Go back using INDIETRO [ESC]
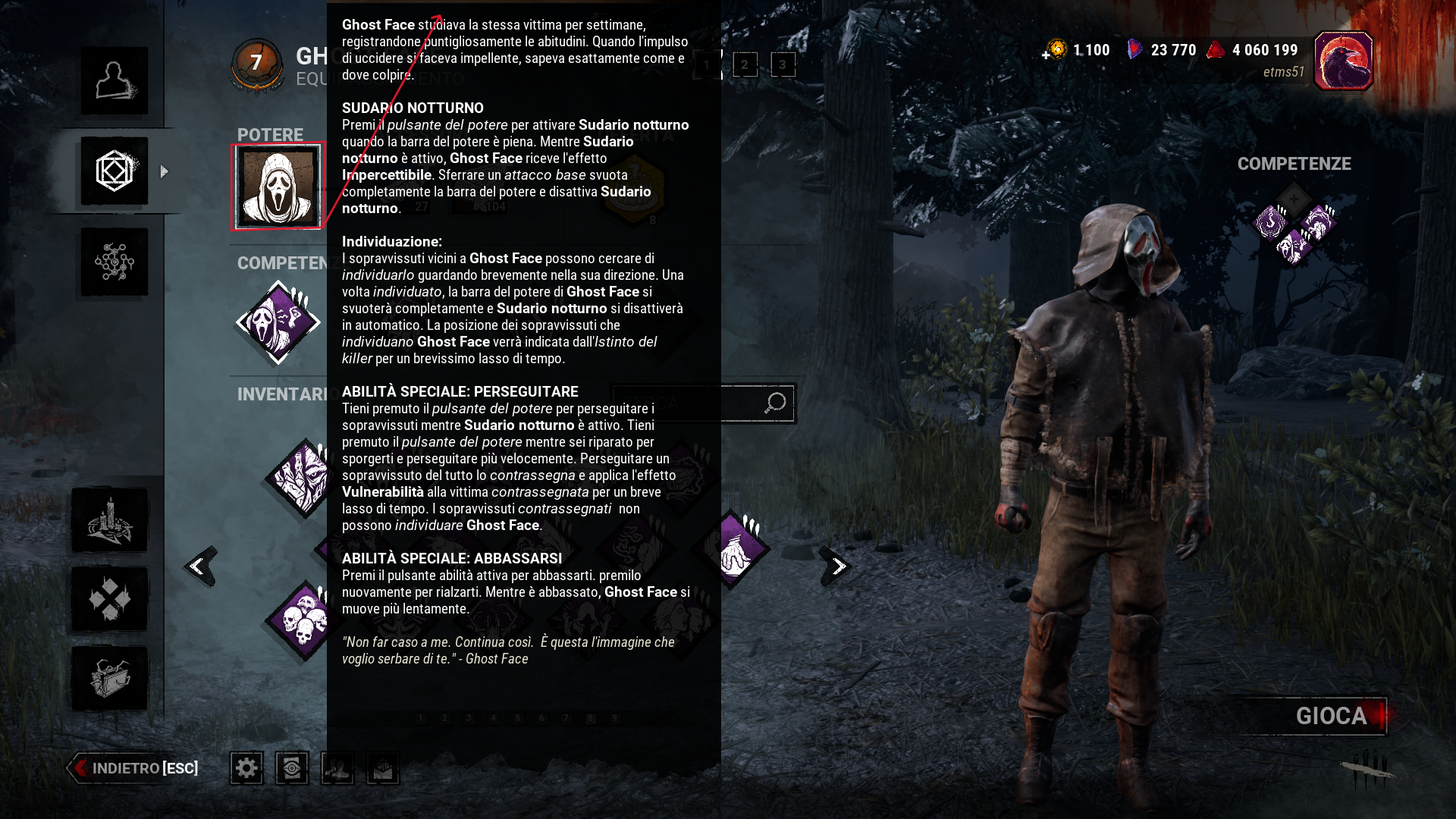This screenshot has width=1456, height=819. tap(133, 767)
